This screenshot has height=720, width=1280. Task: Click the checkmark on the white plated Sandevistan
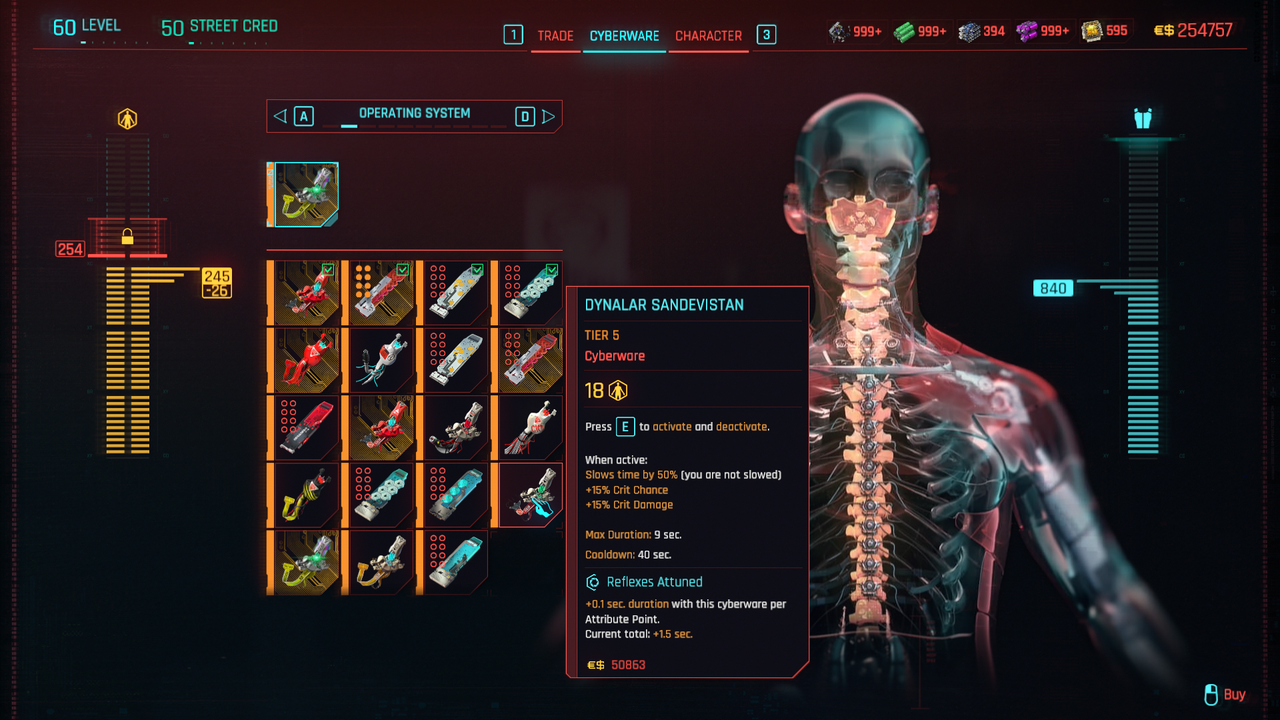coord(477,270)
